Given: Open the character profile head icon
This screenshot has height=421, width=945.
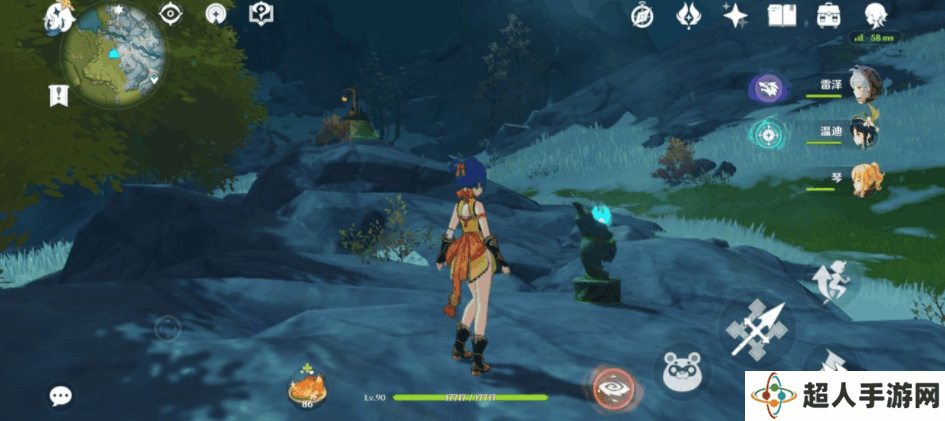Looking at the screenshot, I should click(x=876, y=15).
